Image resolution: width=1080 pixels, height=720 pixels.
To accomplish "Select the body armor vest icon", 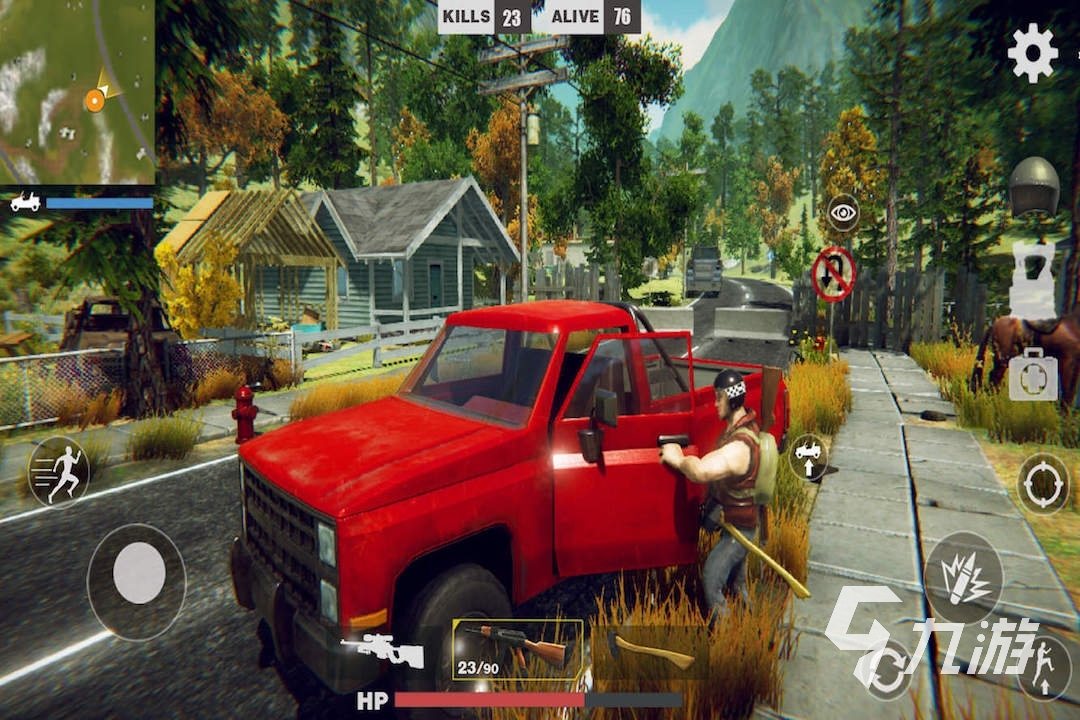I will tap(1033, 280).
